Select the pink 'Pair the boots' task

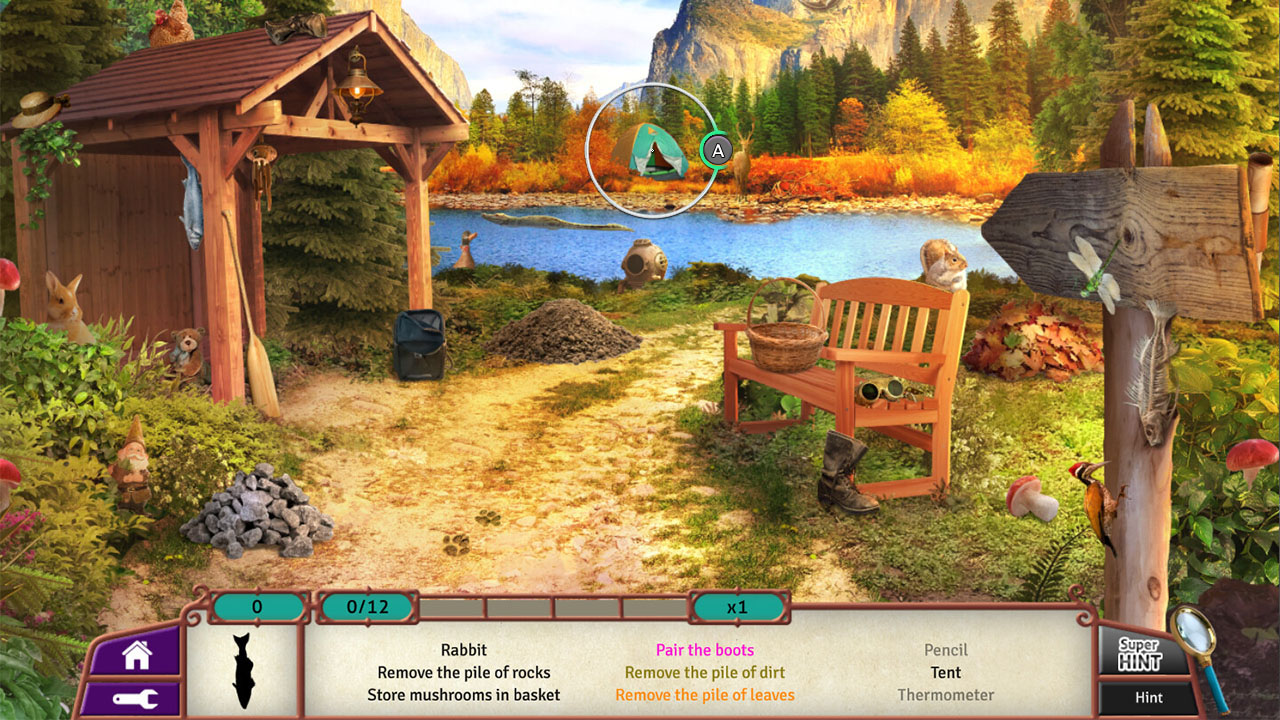tap(703, 650)
